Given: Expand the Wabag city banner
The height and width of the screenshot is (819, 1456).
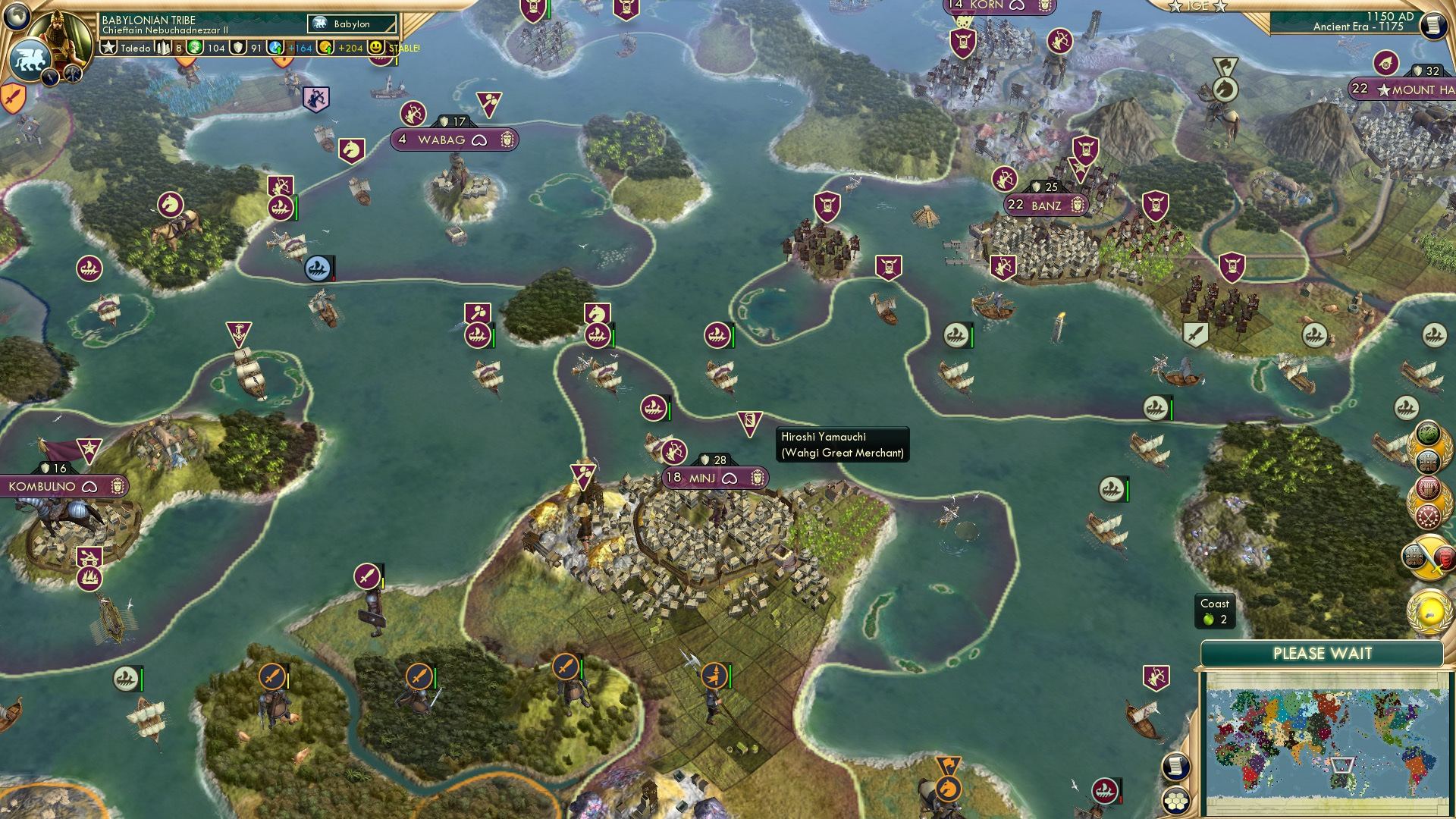Looking at the screenshot, I should pos(453,140).
